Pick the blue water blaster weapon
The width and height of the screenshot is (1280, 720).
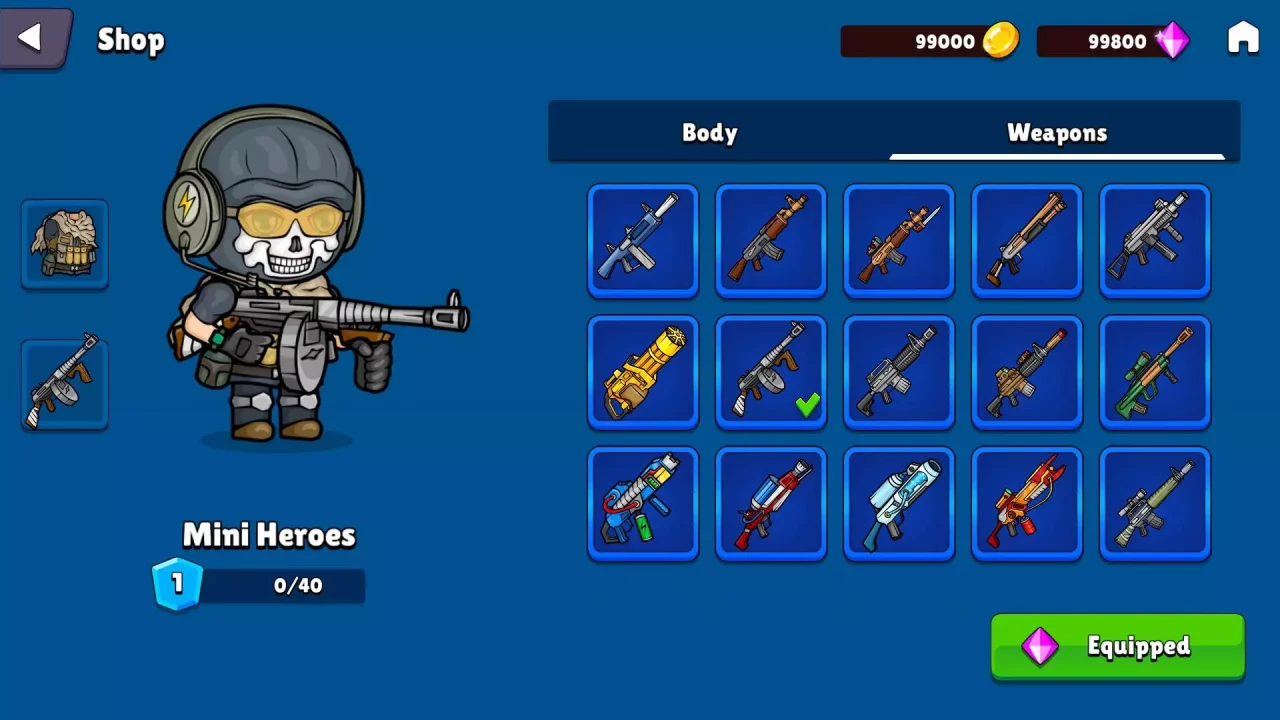pos(898,503)
